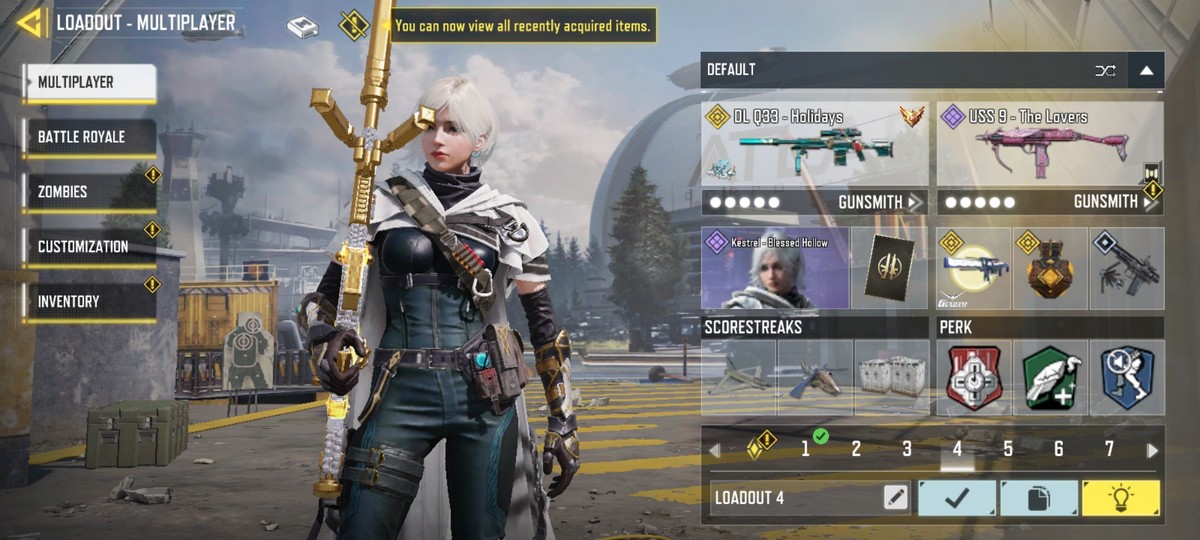
Task: Open the Customization section
Action: pyautogui.click(x=90, y=247)
